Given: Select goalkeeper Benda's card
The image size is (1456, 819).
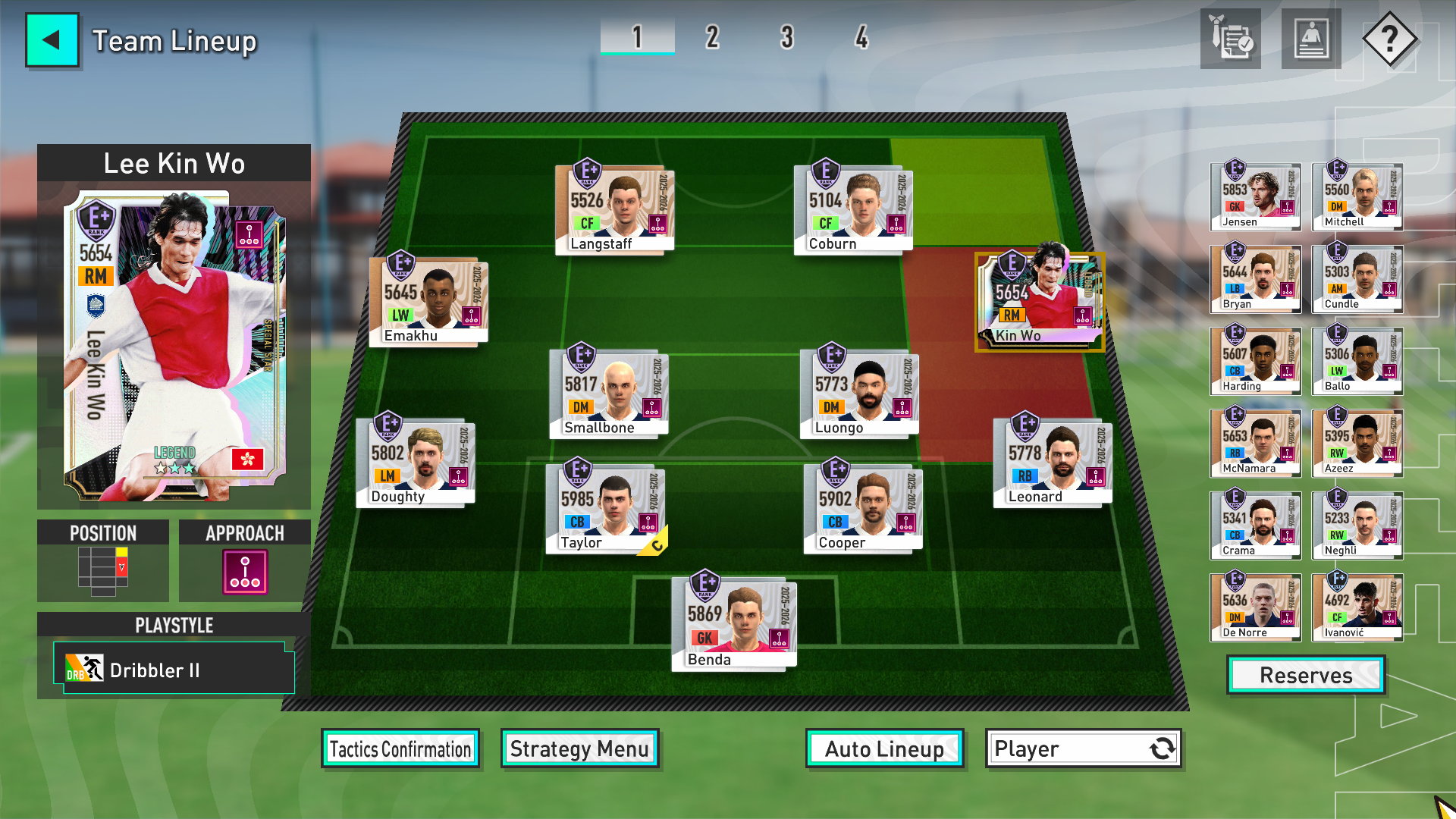Looking at the screenshot, I should coord(733,621).
